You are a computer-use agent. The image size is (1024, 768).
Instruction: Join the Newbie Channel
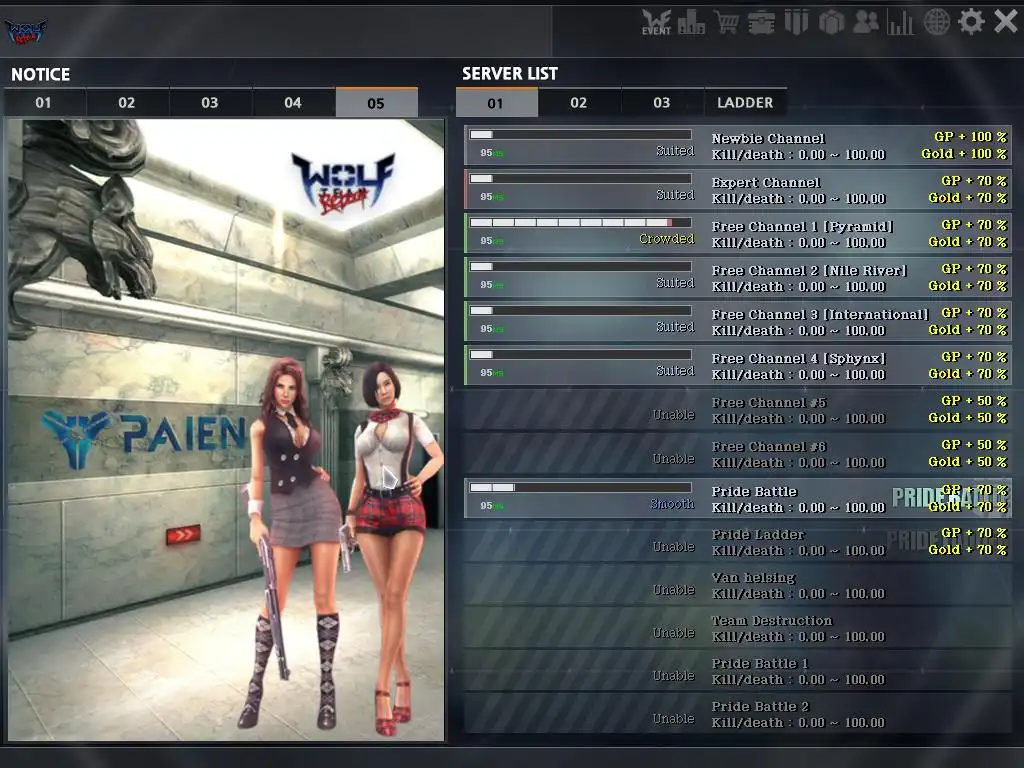(x=737, y=146)
